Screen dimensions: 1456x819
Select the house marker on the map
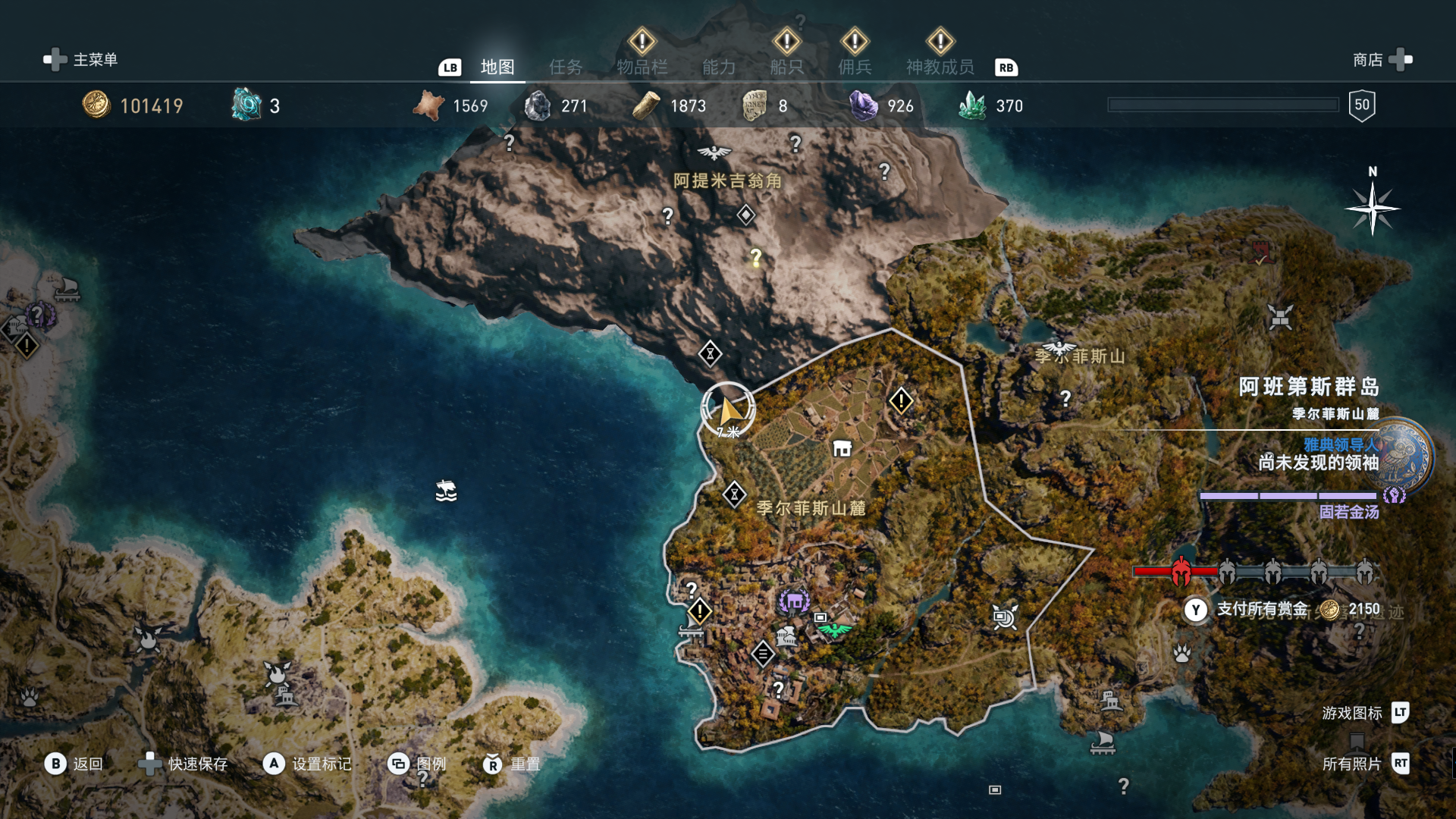(x=842, y=449)
